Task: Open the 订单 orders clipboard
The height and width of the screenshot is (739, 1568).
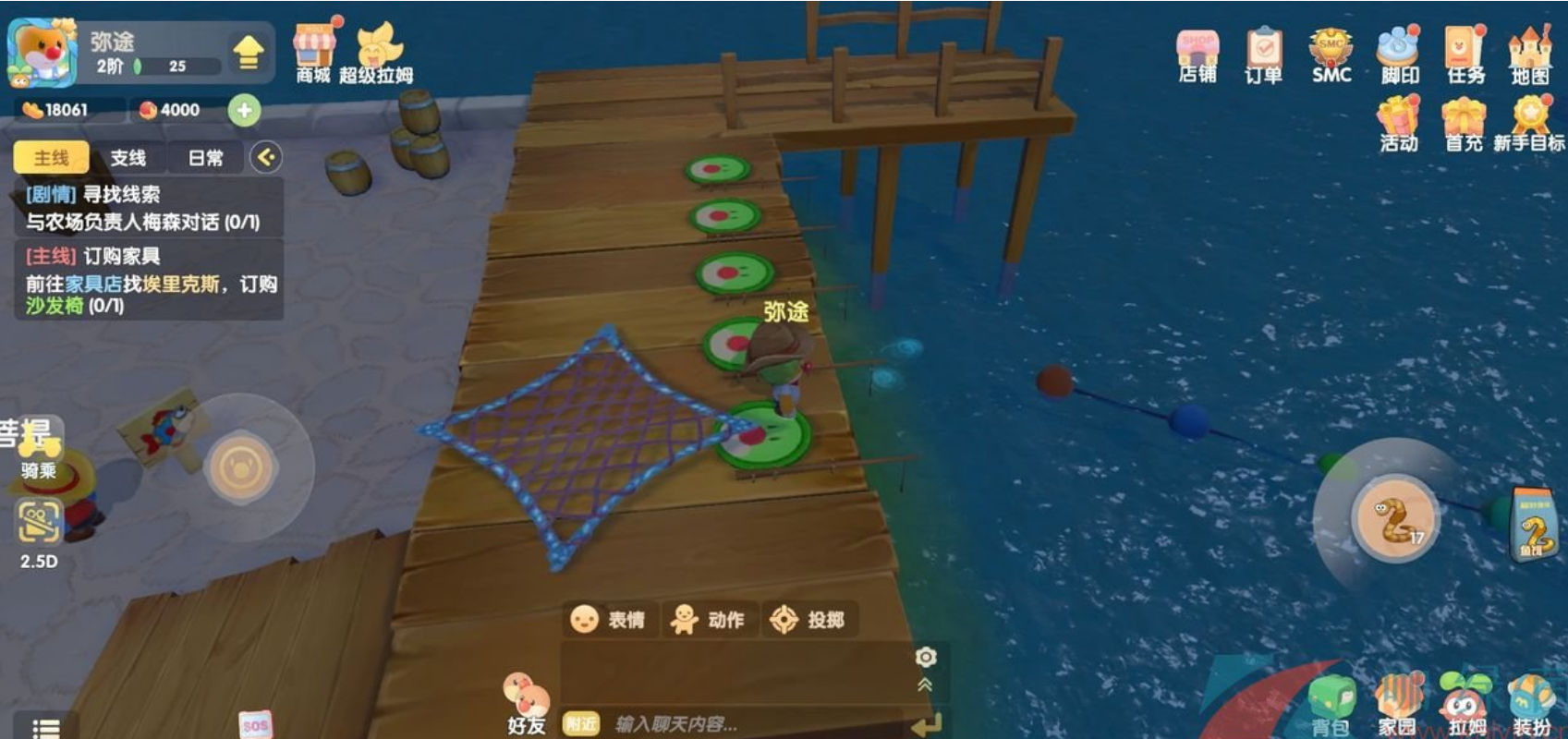Action: [x=1263, y=54]
